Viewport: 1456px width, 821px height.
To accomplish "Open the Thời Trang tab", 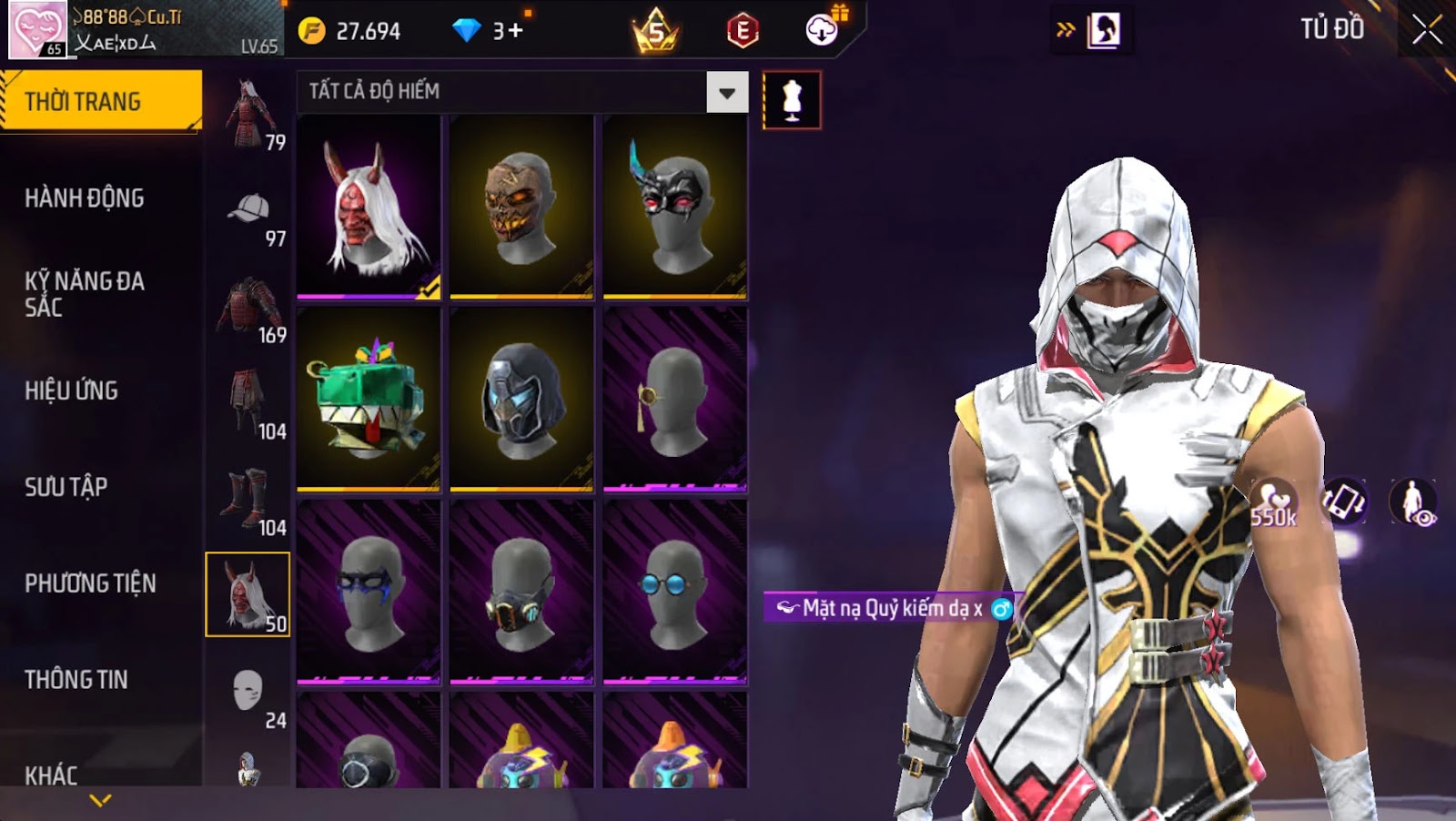I will [100, 101].
